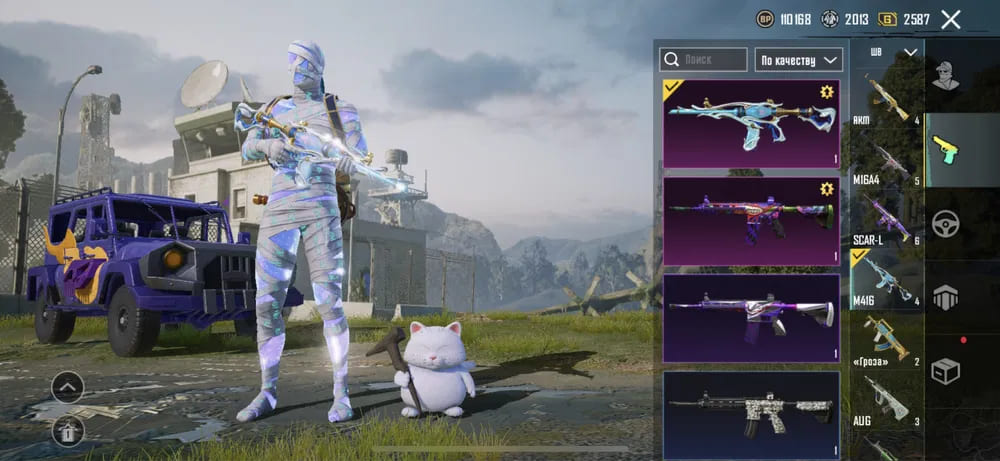Select the equipped blue glacier M416 skin

point(751,123)
